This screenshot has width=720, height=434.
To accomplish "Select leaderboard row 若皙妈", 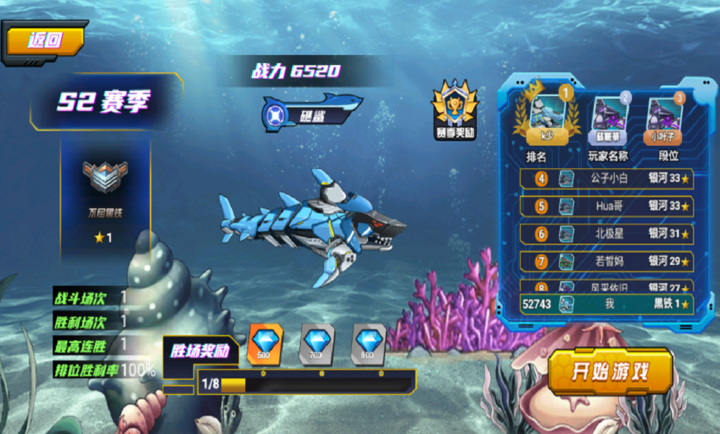I will 609,261.
